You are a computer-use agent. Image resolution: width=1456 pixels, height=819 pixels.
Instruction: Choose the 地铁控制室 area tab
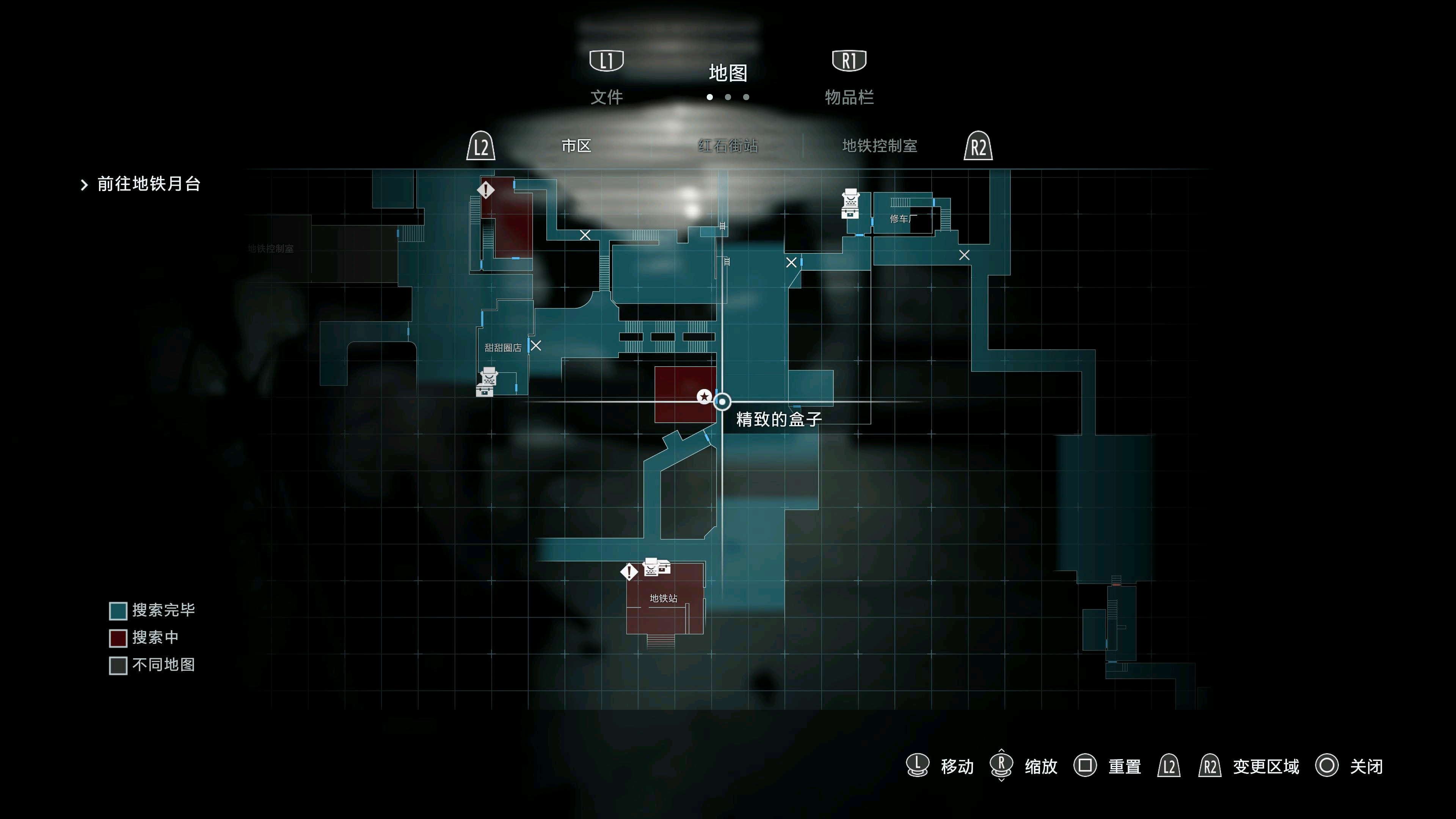(879, 146)
